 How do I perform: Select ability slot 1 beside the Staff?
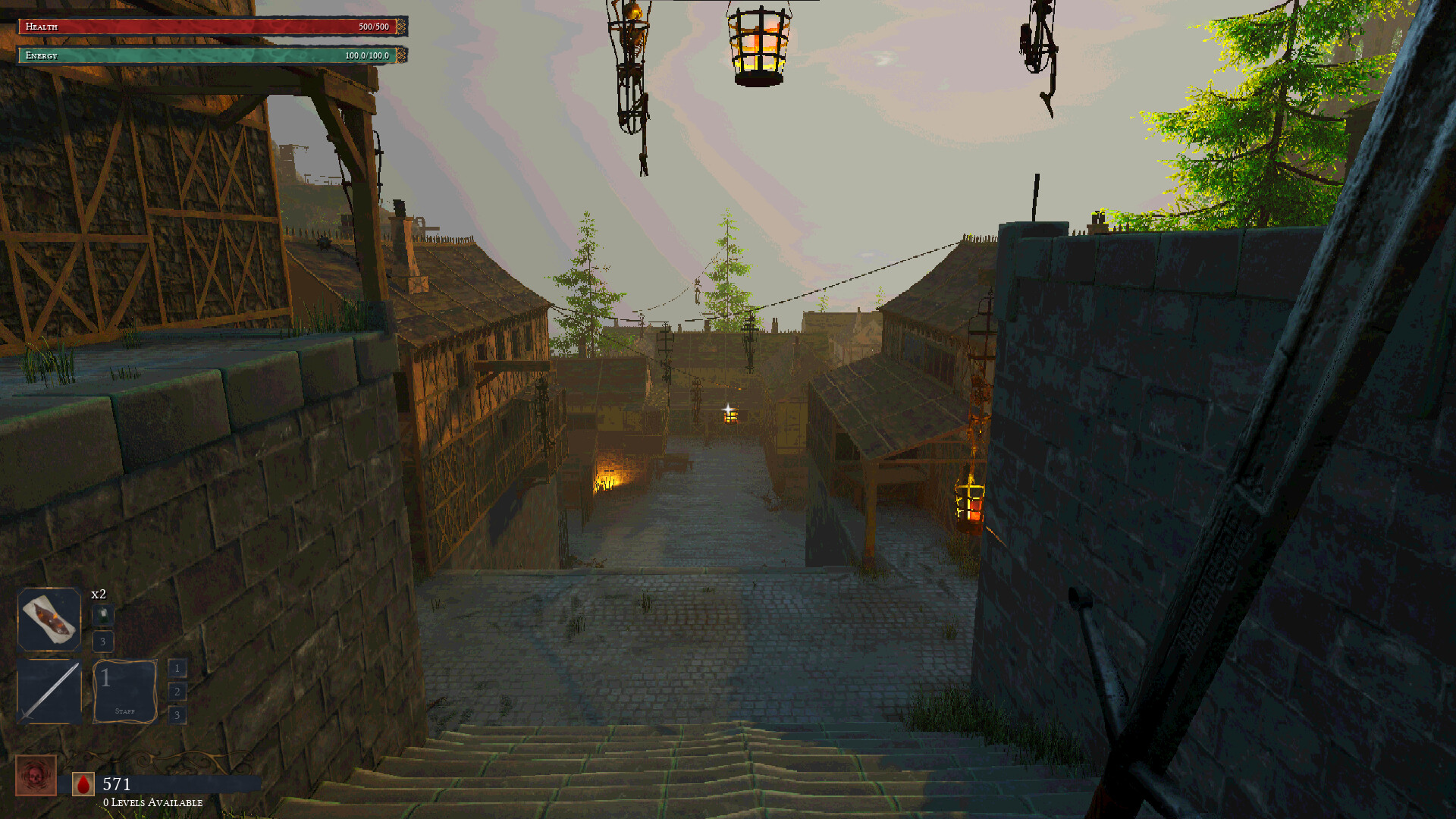pos(177,668)
